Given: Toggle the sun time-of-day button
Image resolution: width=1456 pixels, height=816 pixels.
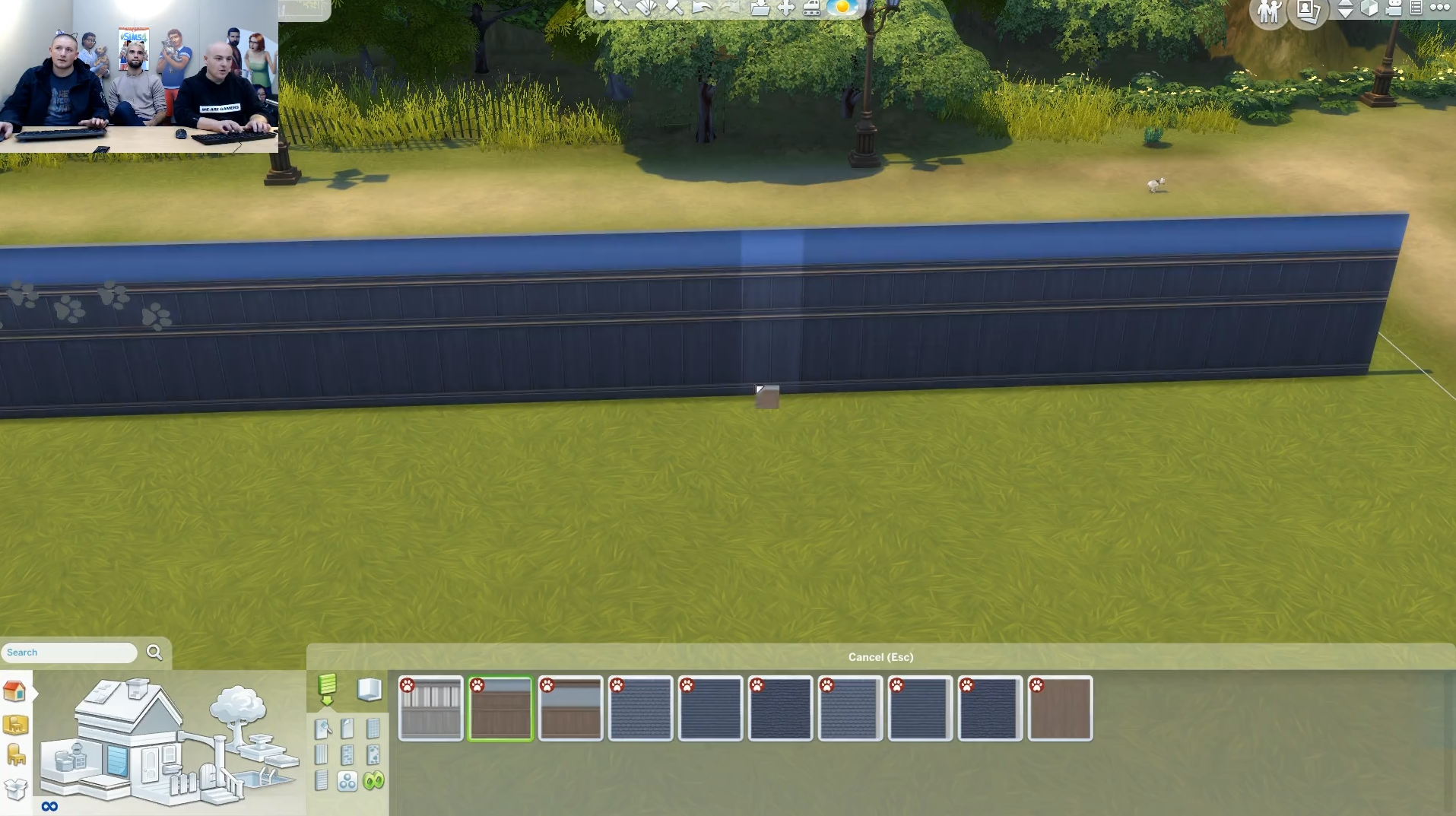Looking at the screenshot, I should point(842,8).
